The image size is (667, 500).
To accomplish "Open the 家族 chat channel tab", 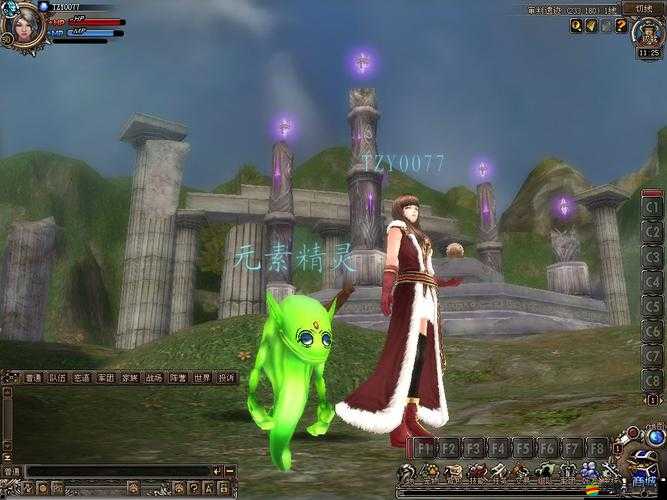I will pyautogui.click(x=130, y=378).
